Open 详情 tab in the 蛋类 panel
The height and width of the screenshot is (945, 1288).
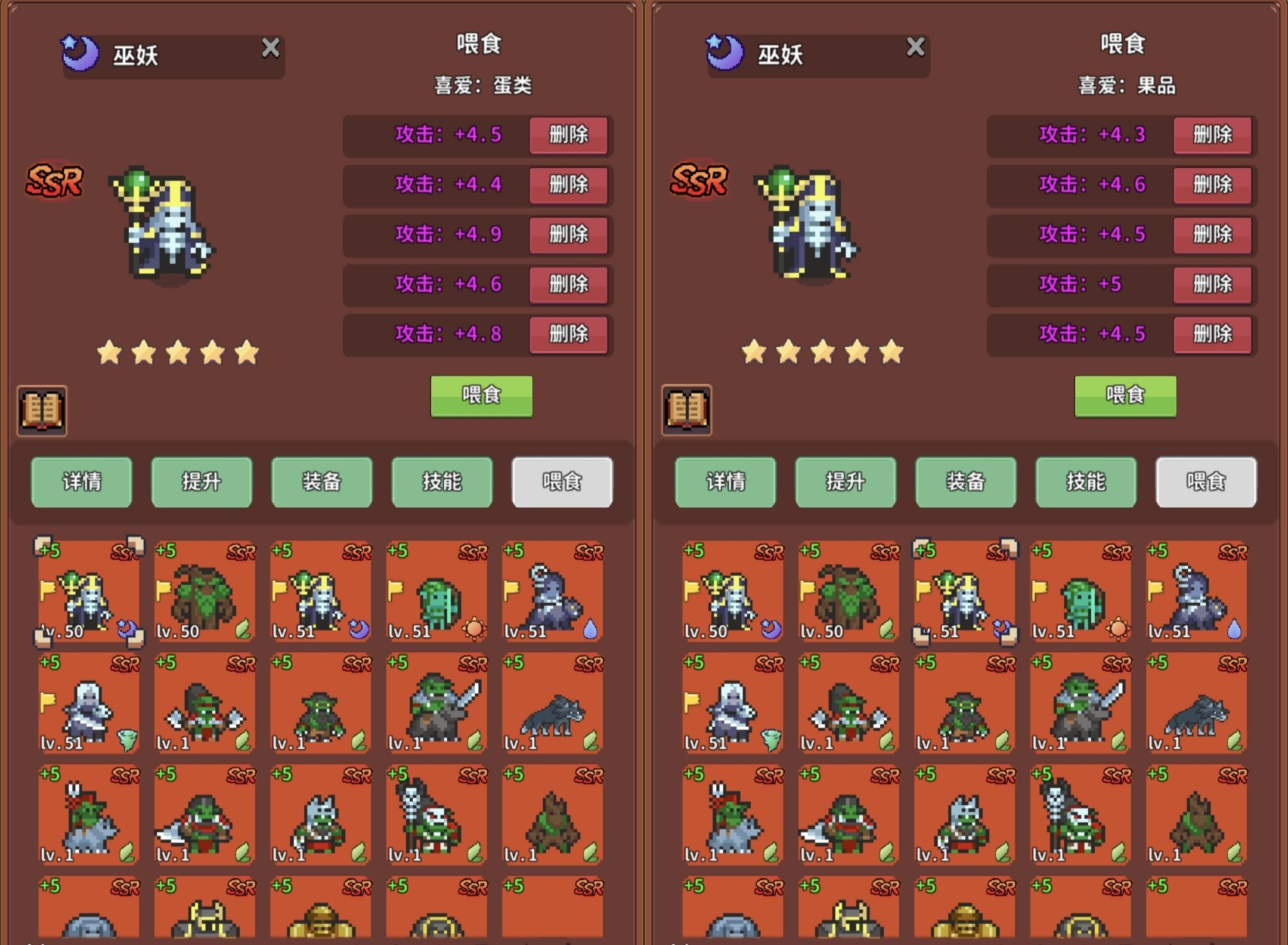tap(82, 482)
